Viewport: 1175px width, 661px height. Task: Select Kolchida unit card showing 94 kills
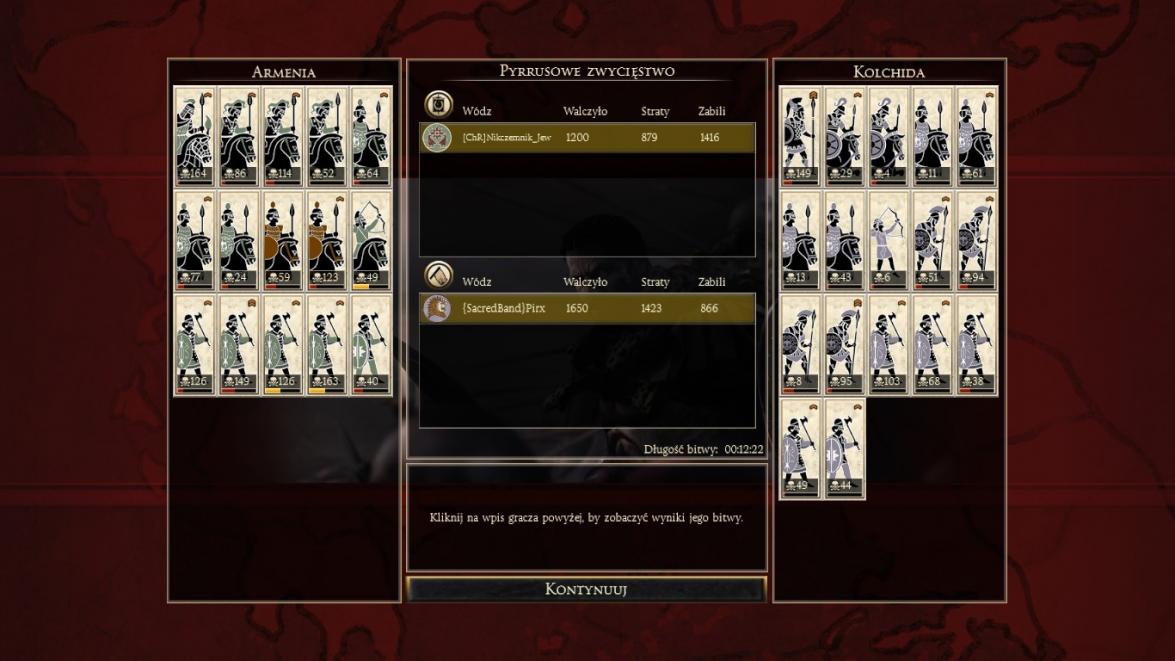click(976, 240)
